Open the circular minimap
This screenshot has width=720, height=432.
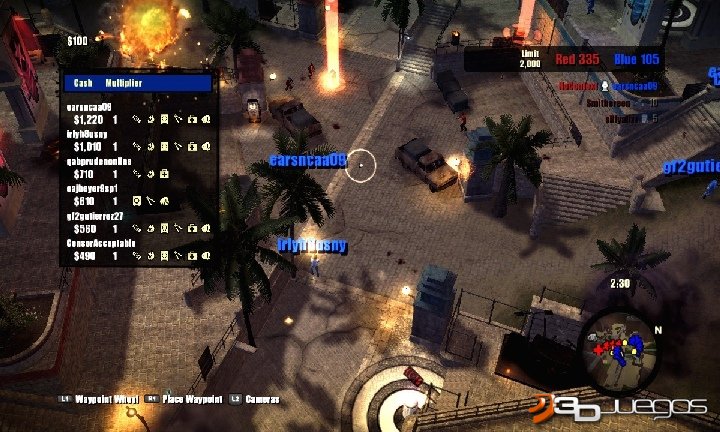(619, 347)
